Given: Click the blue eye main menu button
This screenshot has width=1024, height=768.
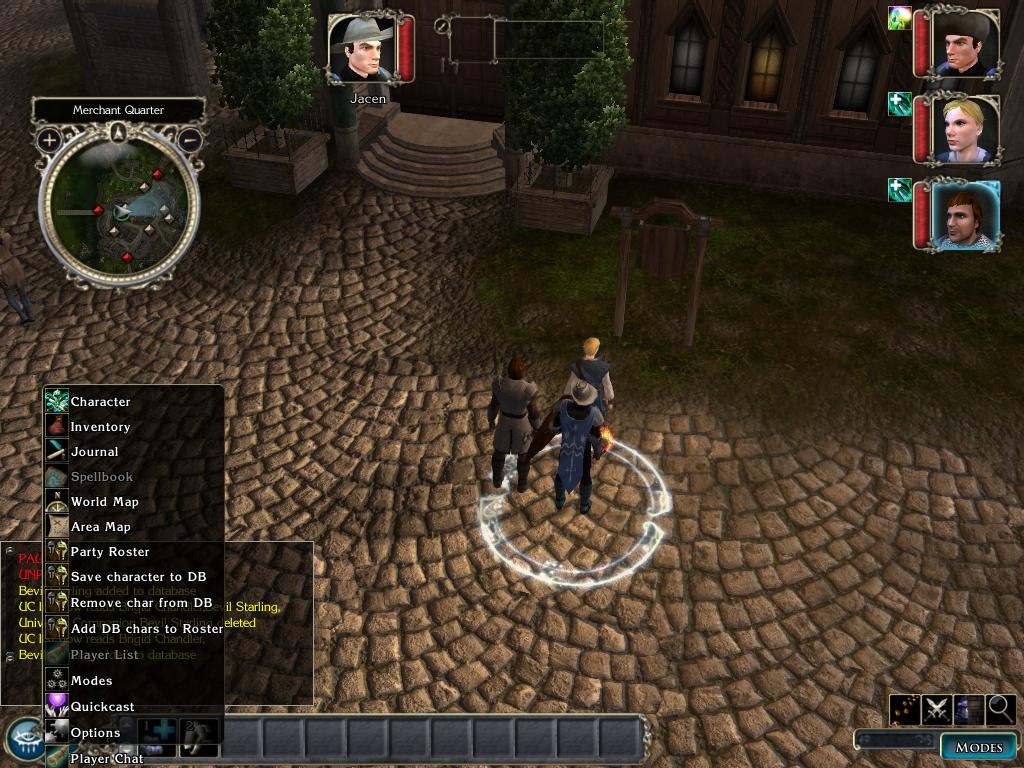Looking at the screenshot, I should (23, 739).
